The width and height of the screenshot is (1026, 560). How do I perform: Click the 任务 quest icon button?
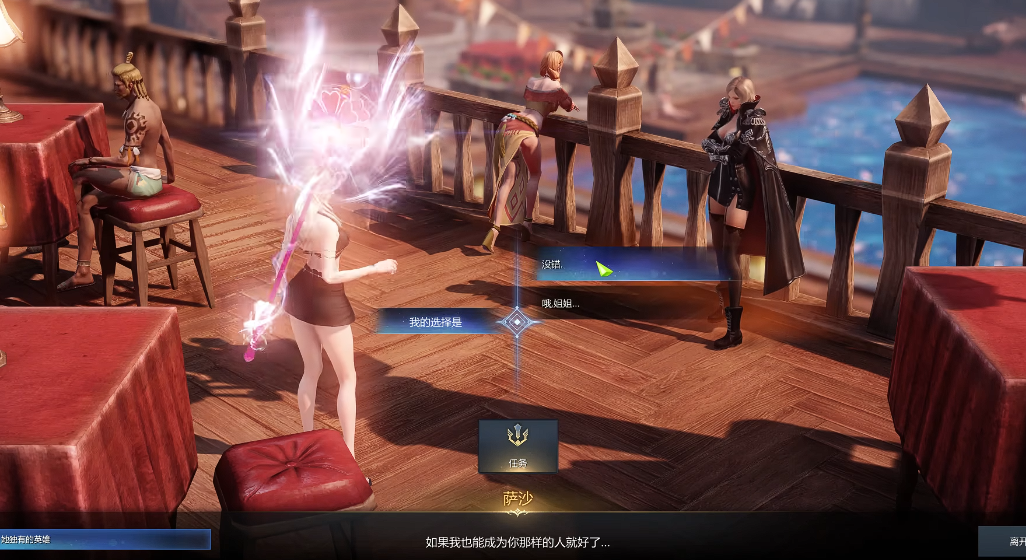[517, 445]
